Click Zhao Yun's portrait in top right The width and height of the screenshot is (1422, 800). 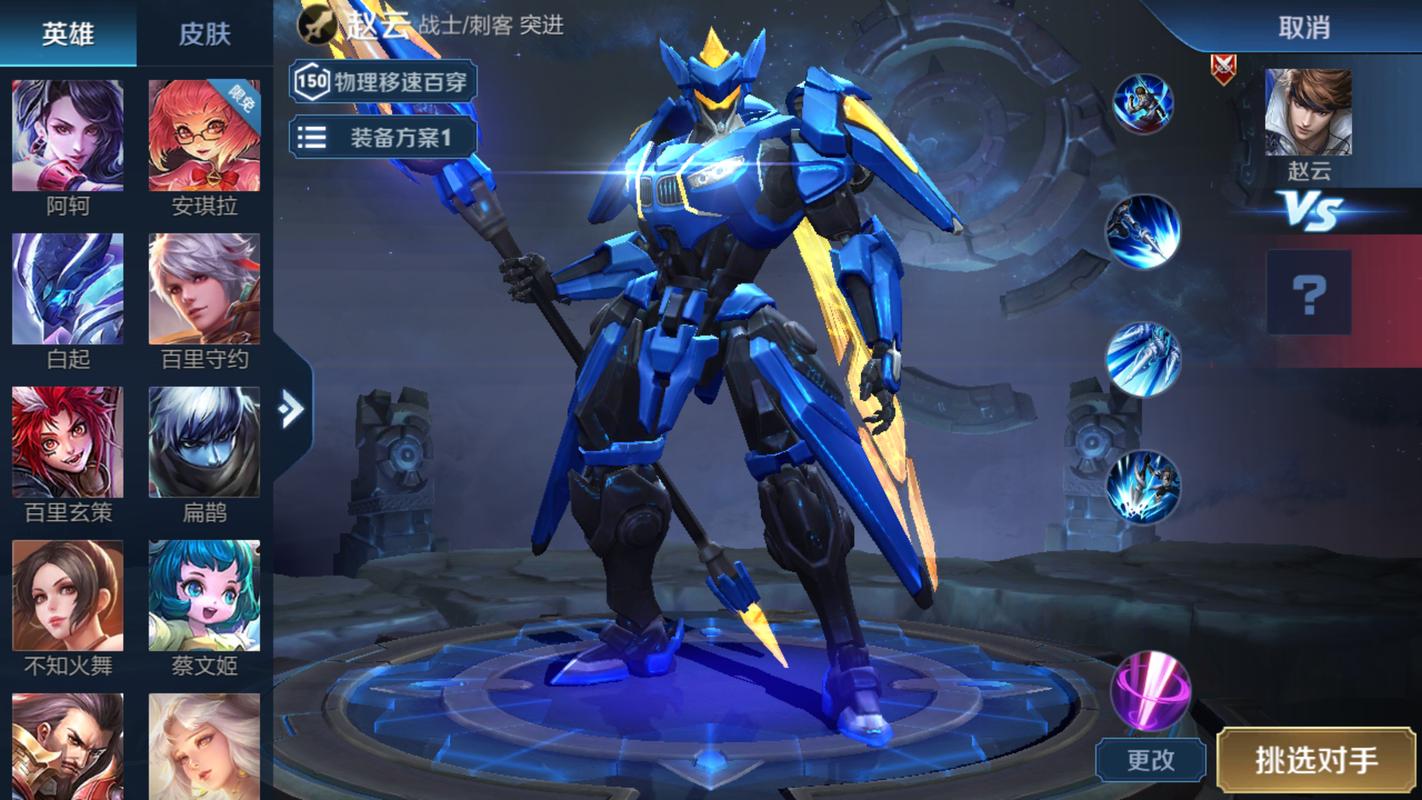click(x=1309, y=110)
